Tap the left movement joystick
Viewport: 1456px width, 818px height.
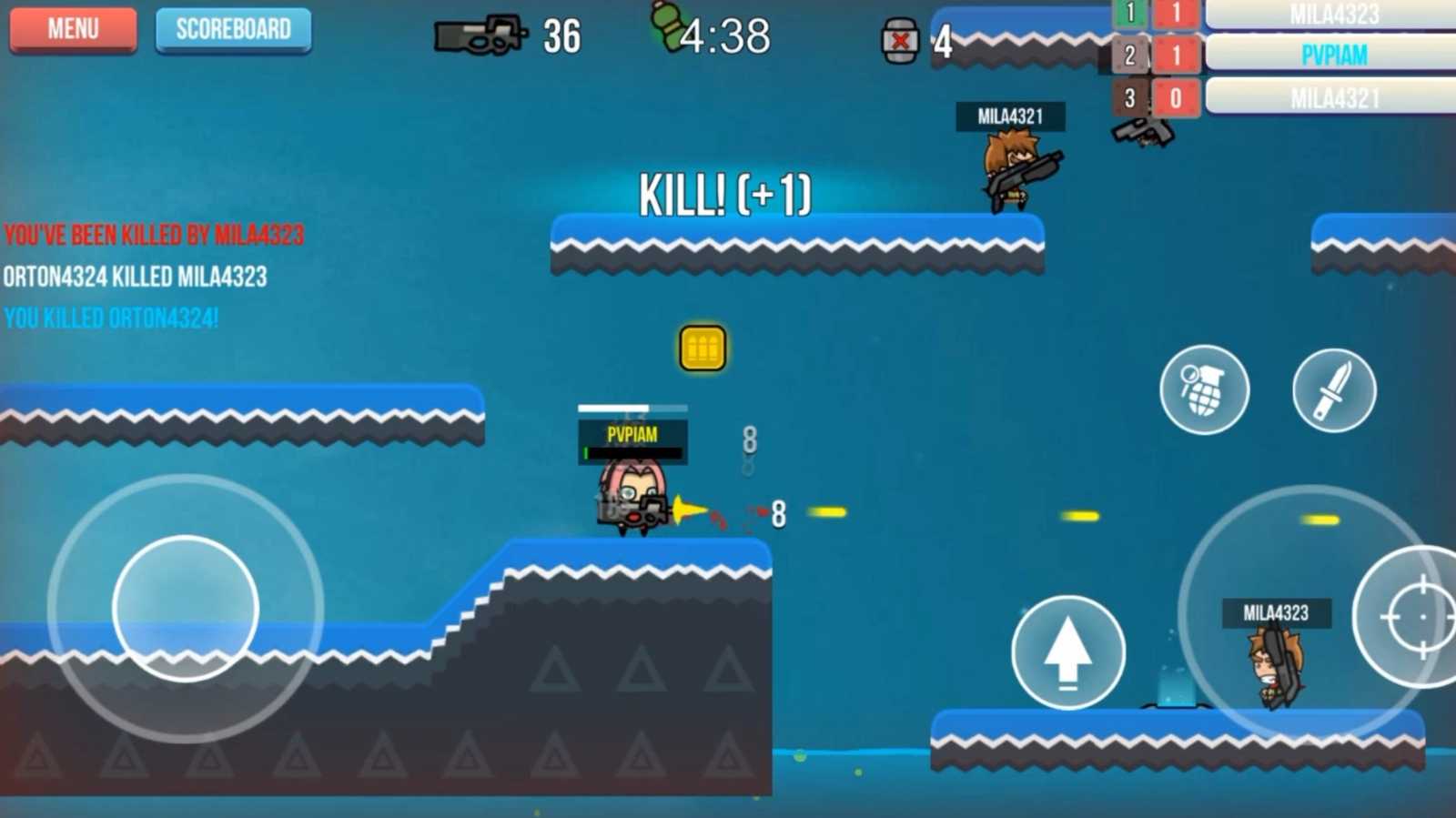[x=187, y=608]
